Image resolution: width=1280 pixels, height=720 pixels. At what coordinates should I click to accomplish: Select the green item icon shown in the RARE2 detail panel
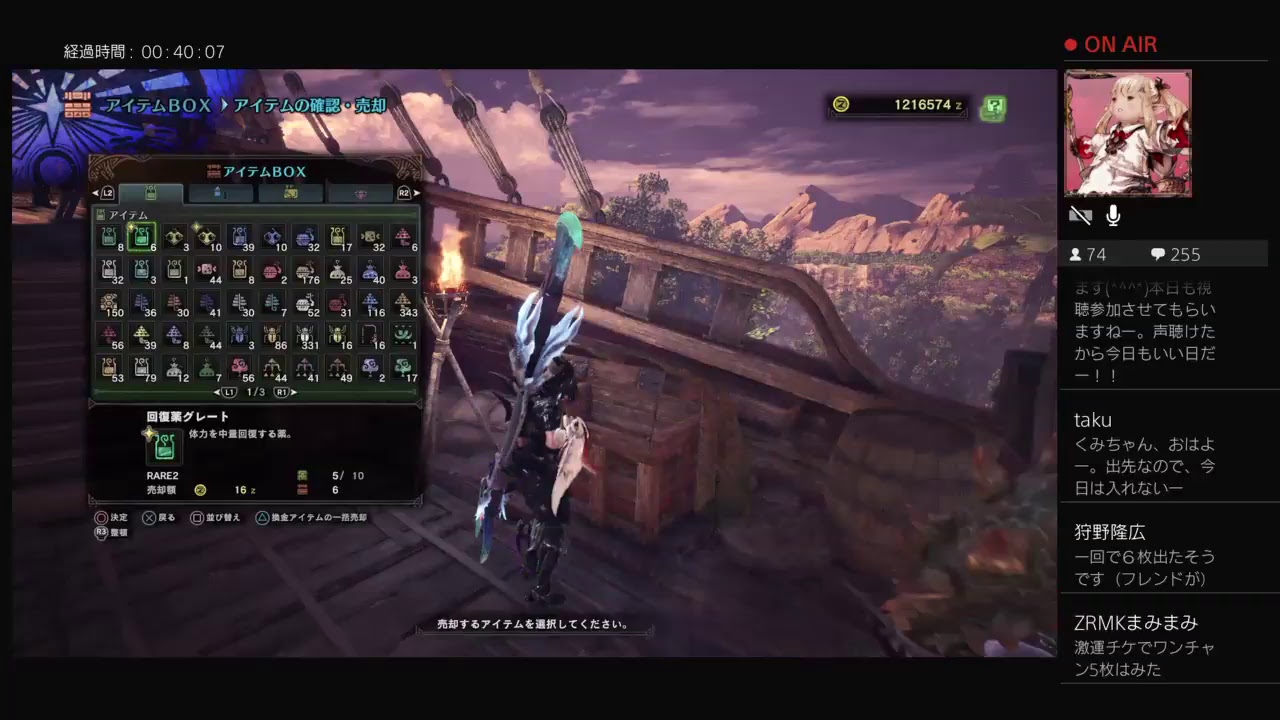tap(164, 447)
